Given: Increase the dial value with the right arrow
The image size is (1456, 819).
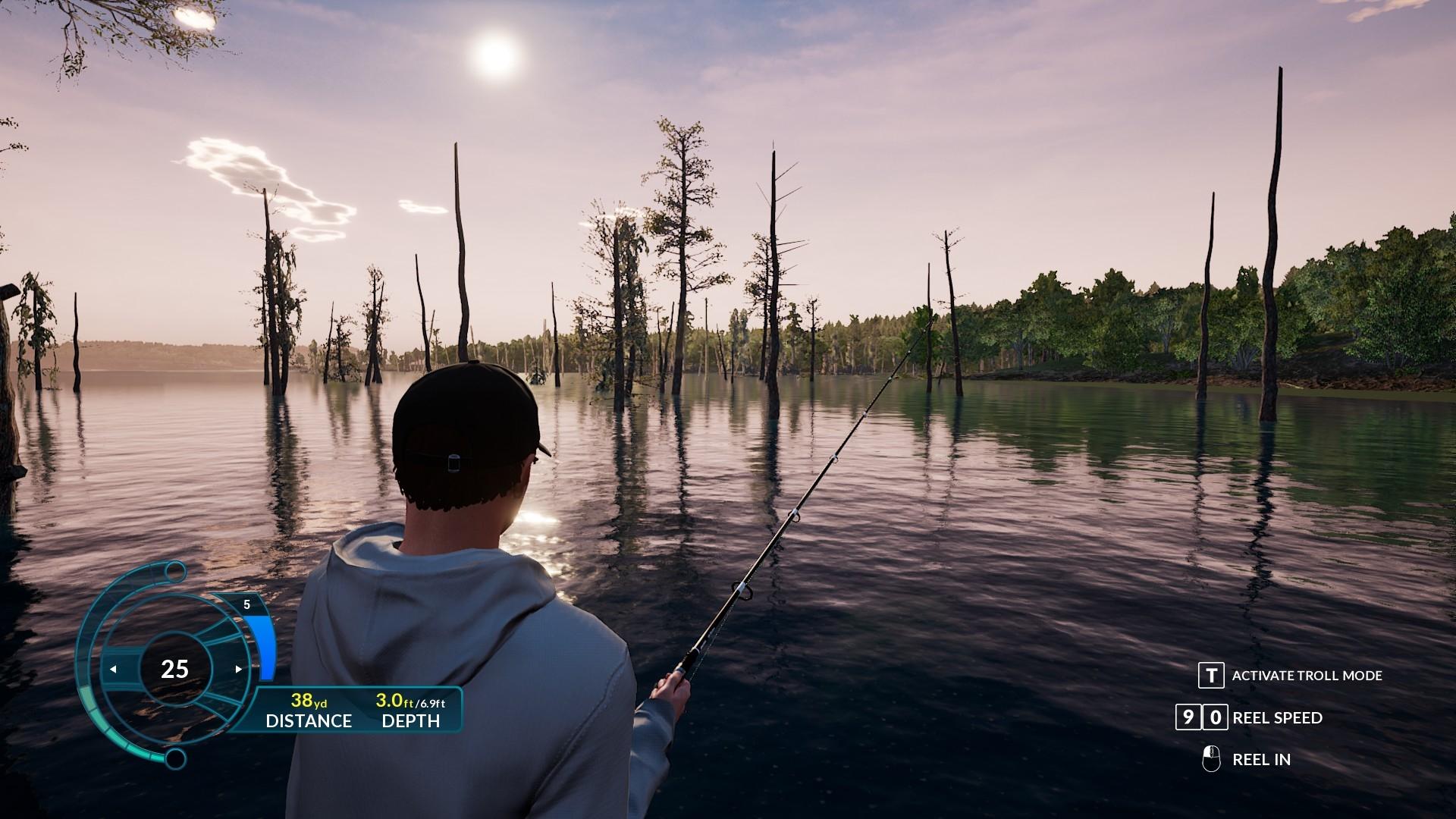Looking at the screenshot, I should (x=239, y=667).
